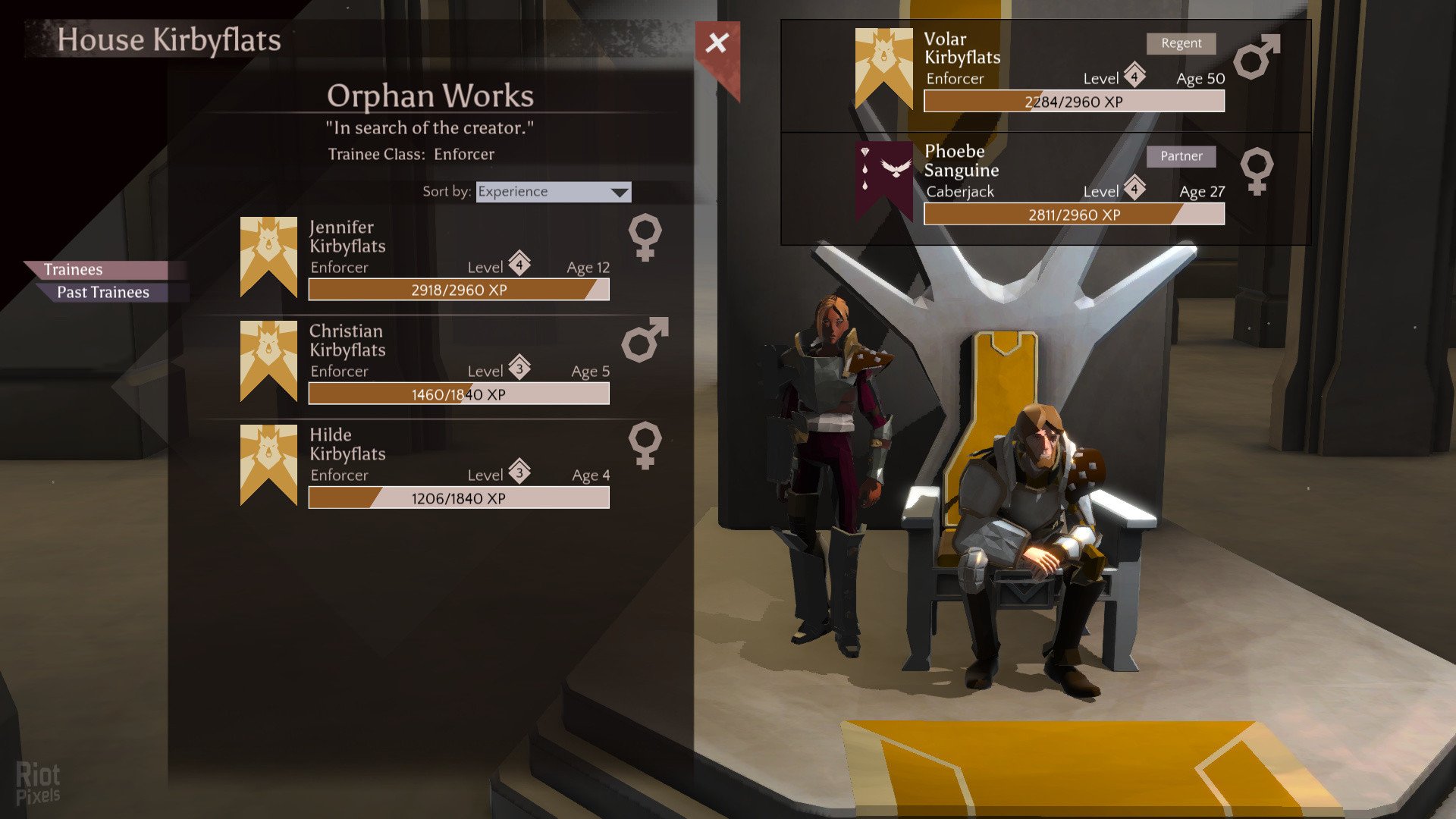Image resolution: width=1456 pixels, height=819 pixels.
Task: Click Volar Kirbyflats' golden house banner
Action: coord(883,67)
